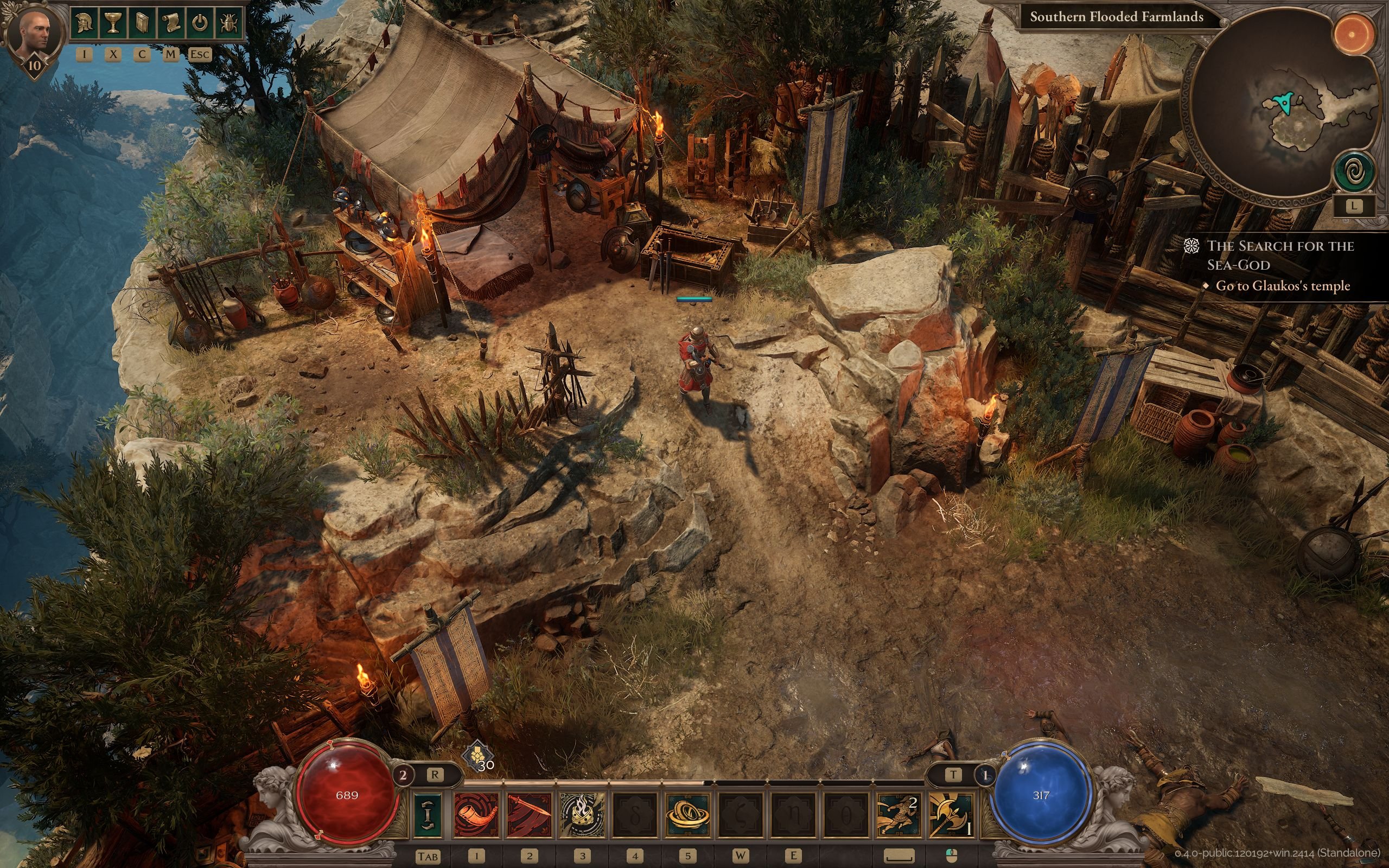Activate the flaming brazier ability
The height and width of the screenshot is (868, 1389).
click(x=582, y=815)
